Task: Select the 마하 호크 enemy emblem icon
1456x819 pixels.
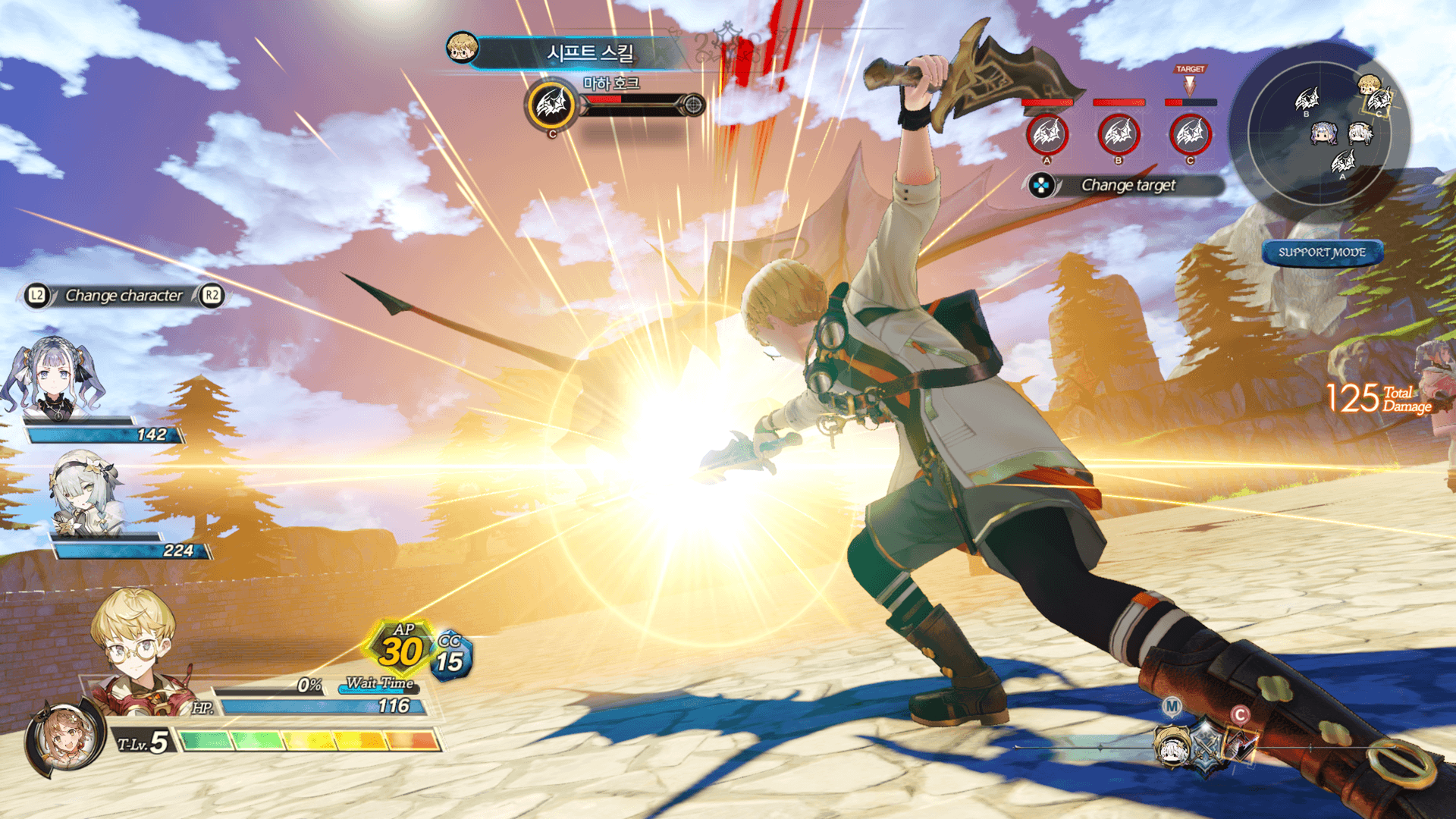Action: (551, 105)
